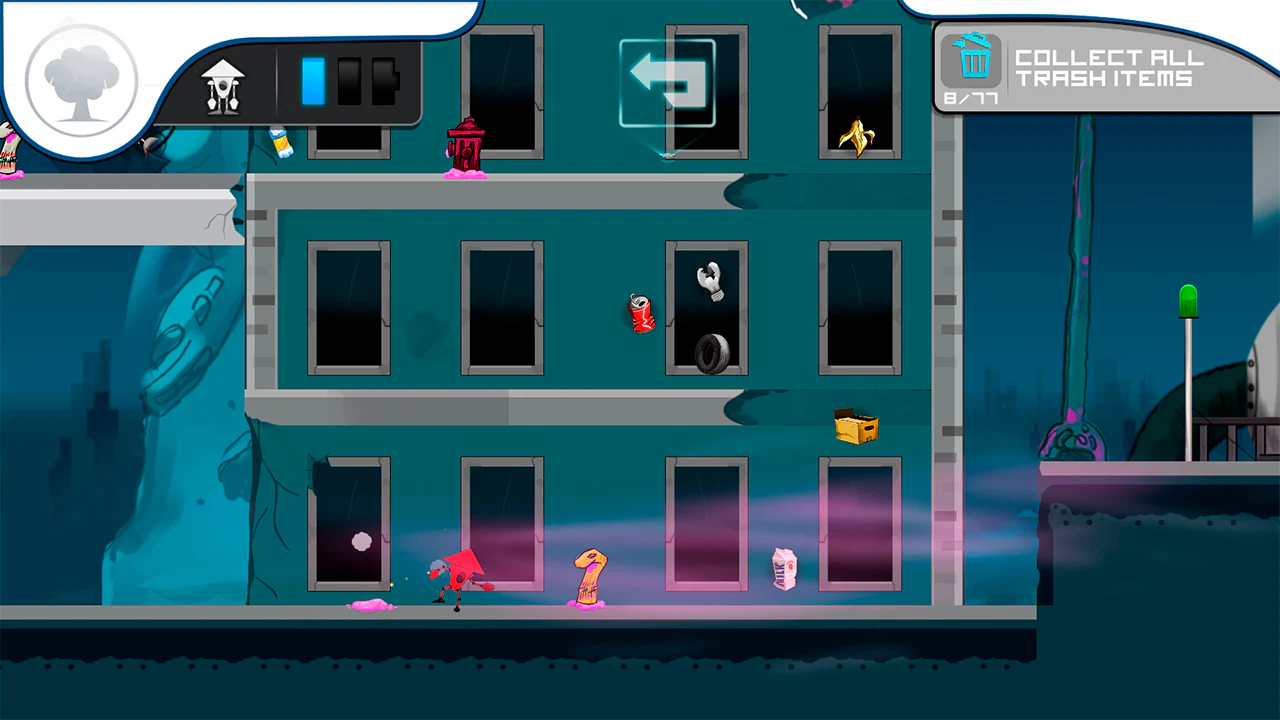Click the tree emblem in the top-left circle
The width and height of the screenshot is (1280, 720).
point(80,80)
